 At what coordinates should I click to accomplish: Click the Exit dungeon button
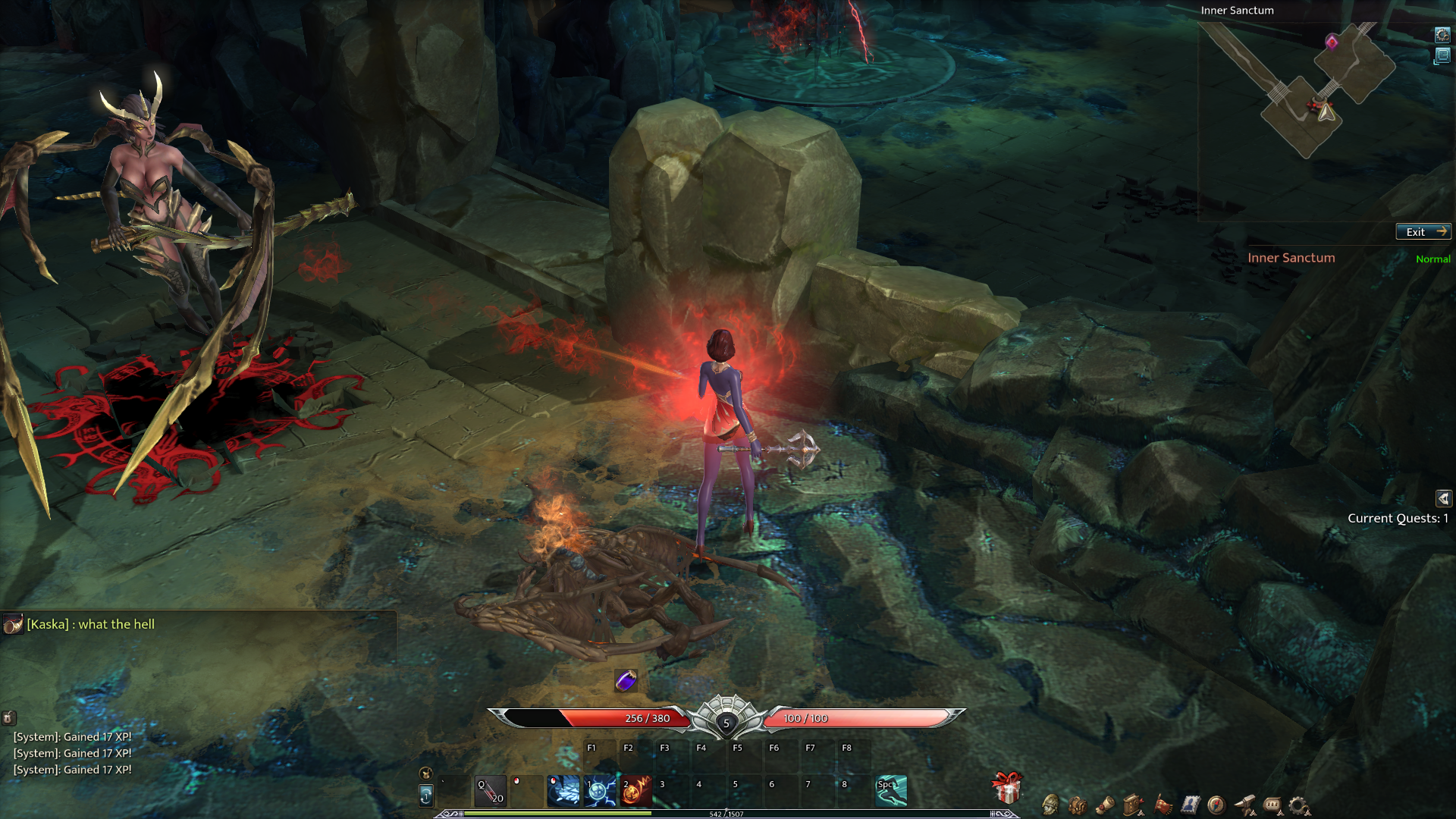coord(1423,232)
